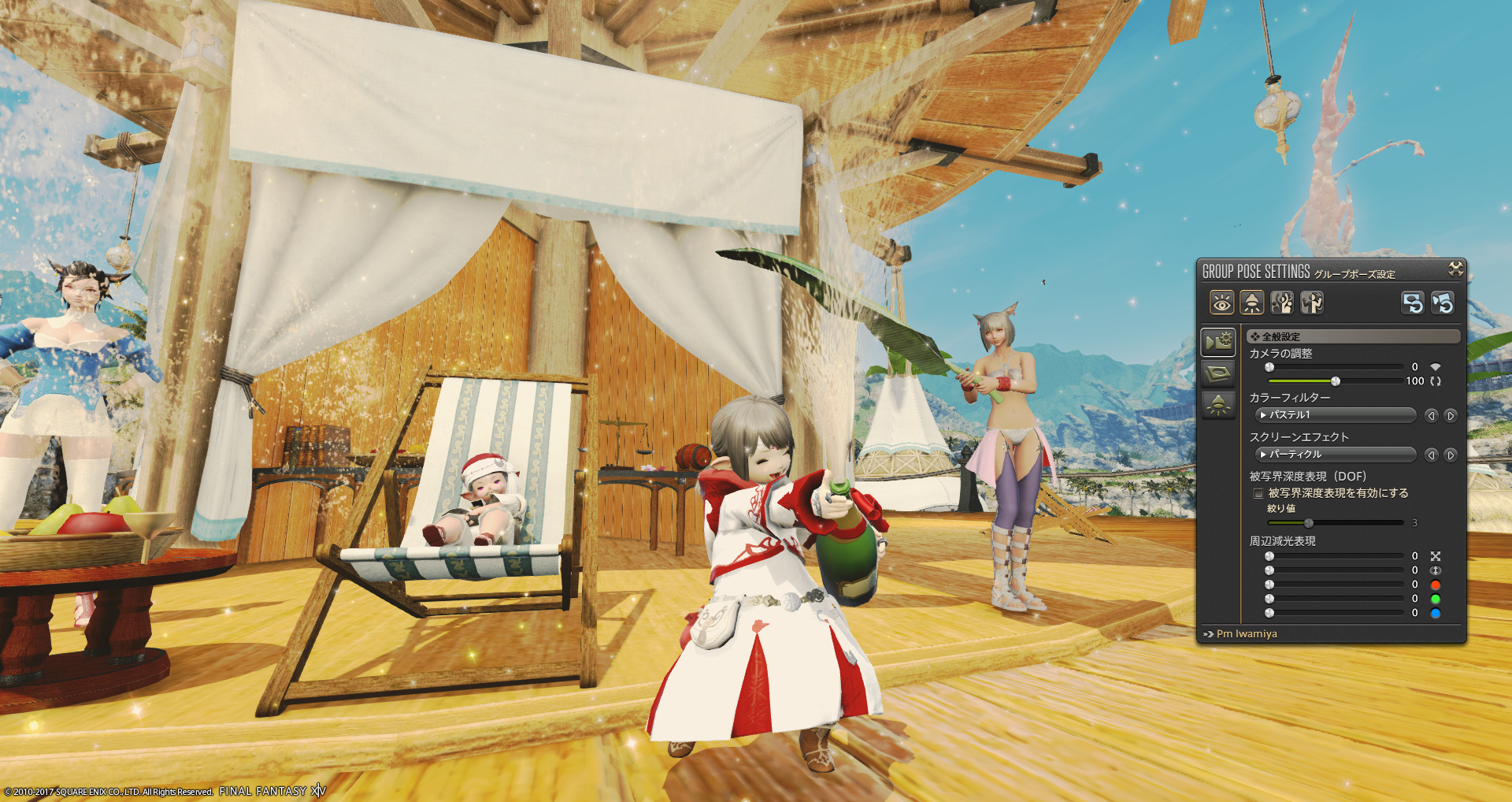1512x802 pixels.
Task: Select the 全般設定 section header
Action: 1354,336
